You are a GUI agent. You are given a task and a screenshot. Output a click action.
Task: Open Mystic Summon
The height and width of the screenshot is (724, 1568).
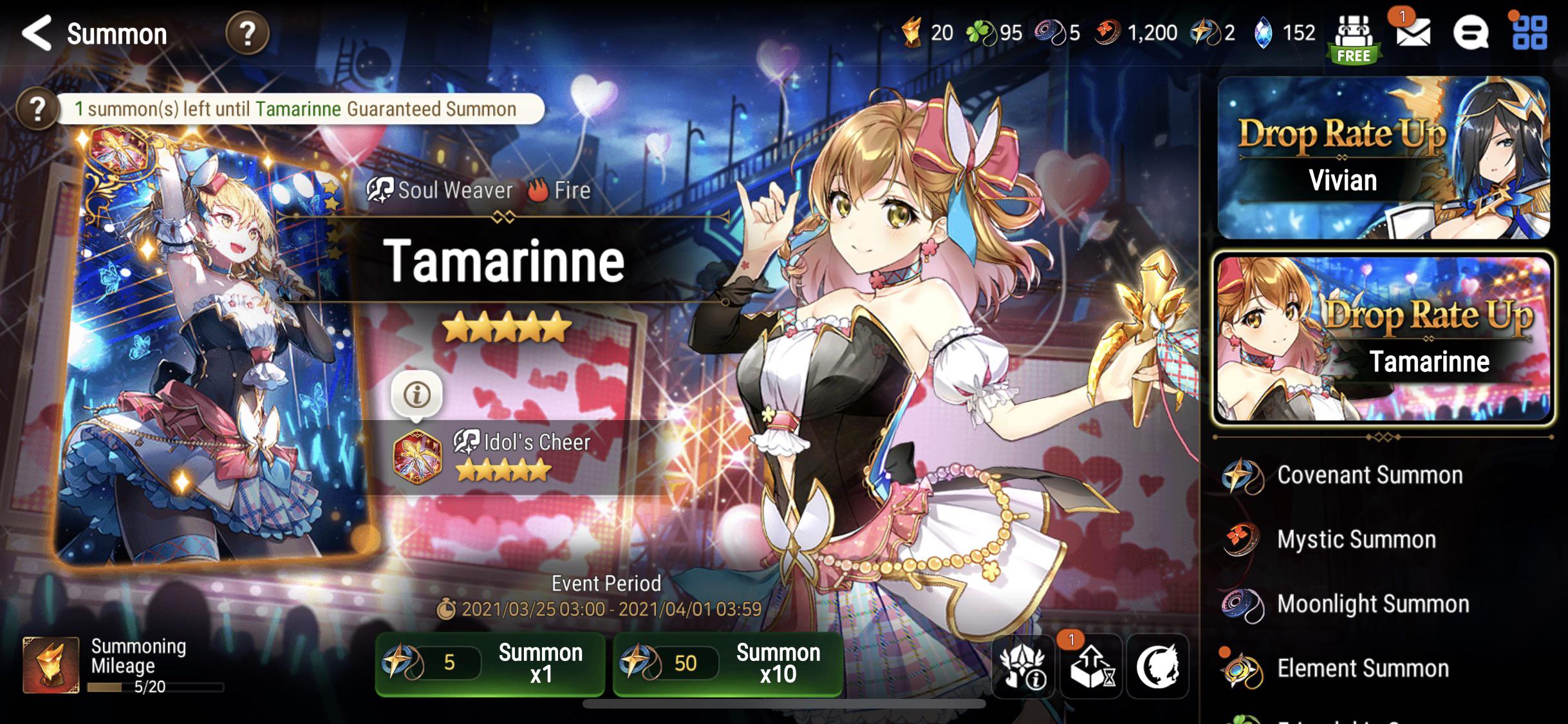tap(1356, 540)
